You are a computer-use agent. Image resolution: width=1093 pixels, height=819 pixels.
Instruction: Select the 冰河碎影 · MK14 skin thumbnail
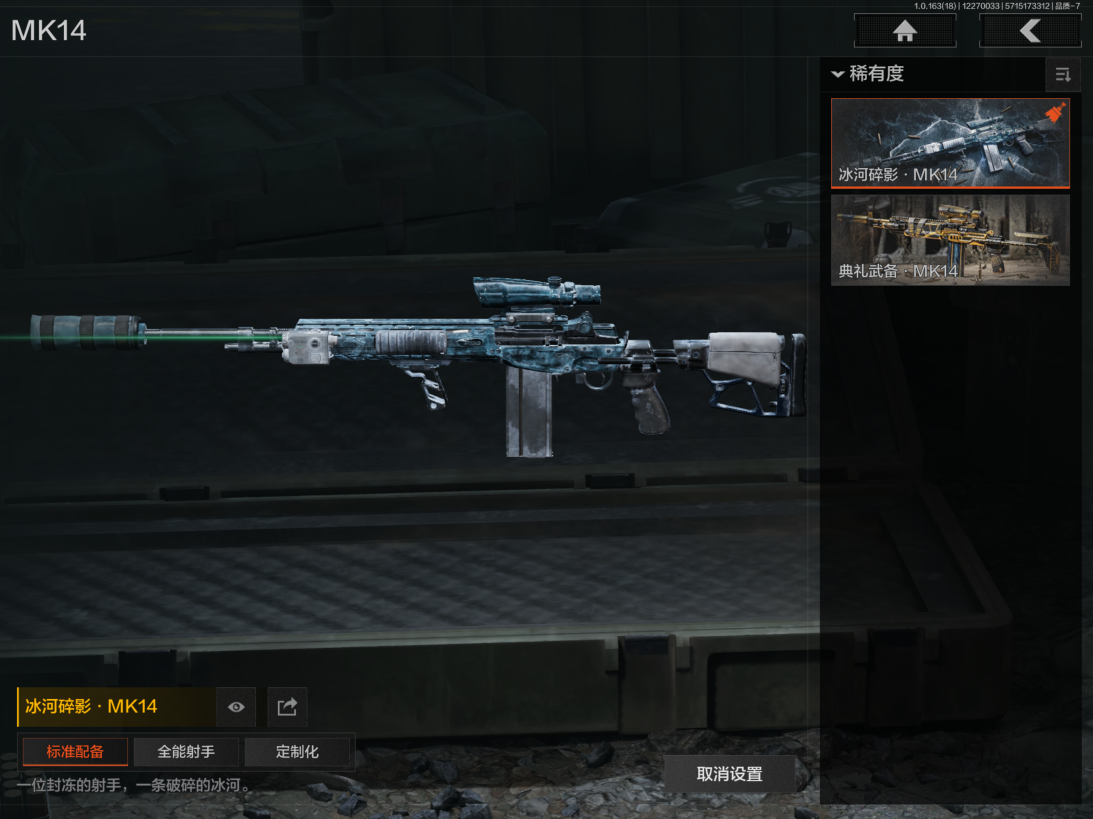pos(950,142)
